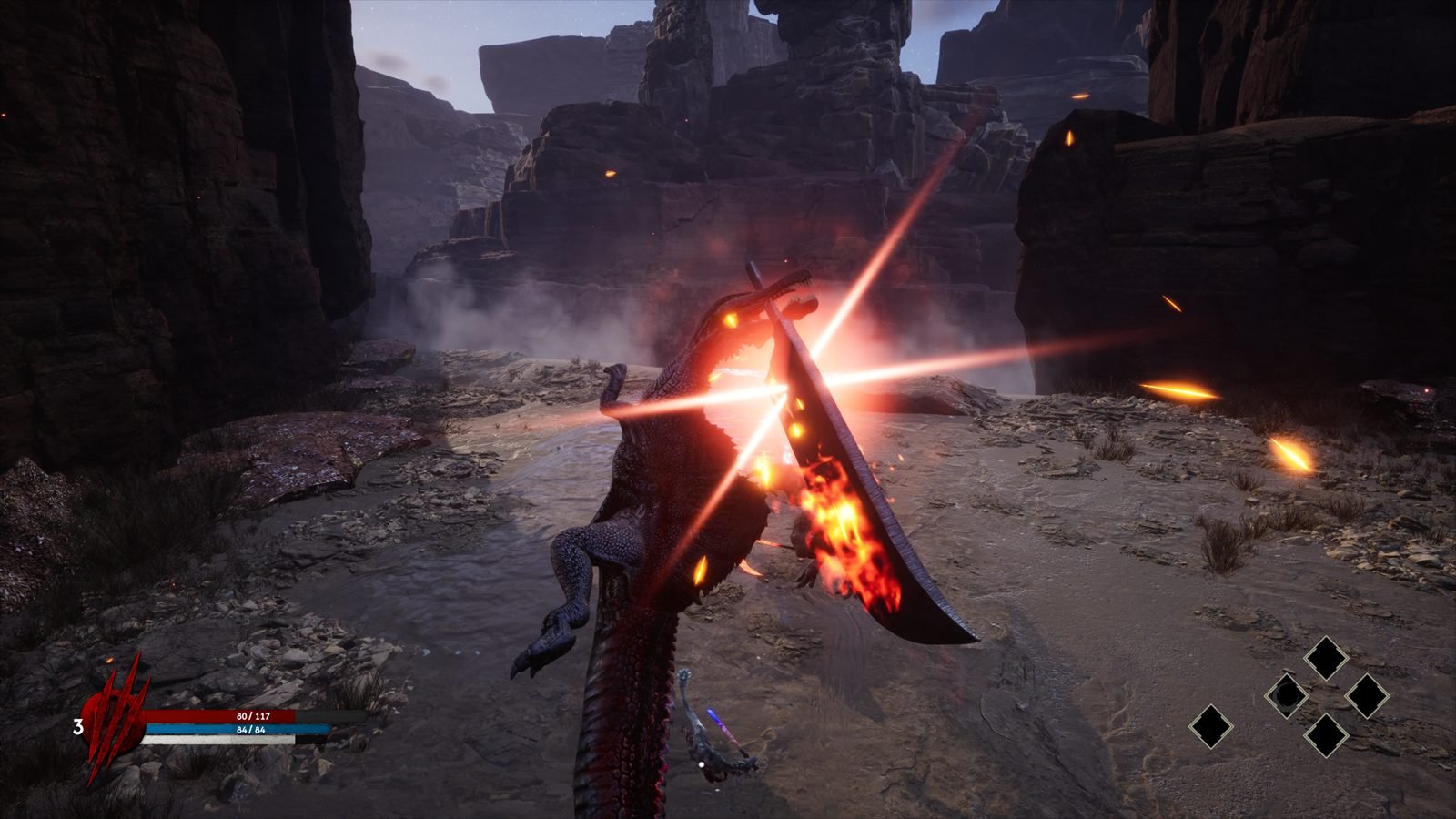
Task: Click the red claw-mark emblem
Action: (114, 716)
